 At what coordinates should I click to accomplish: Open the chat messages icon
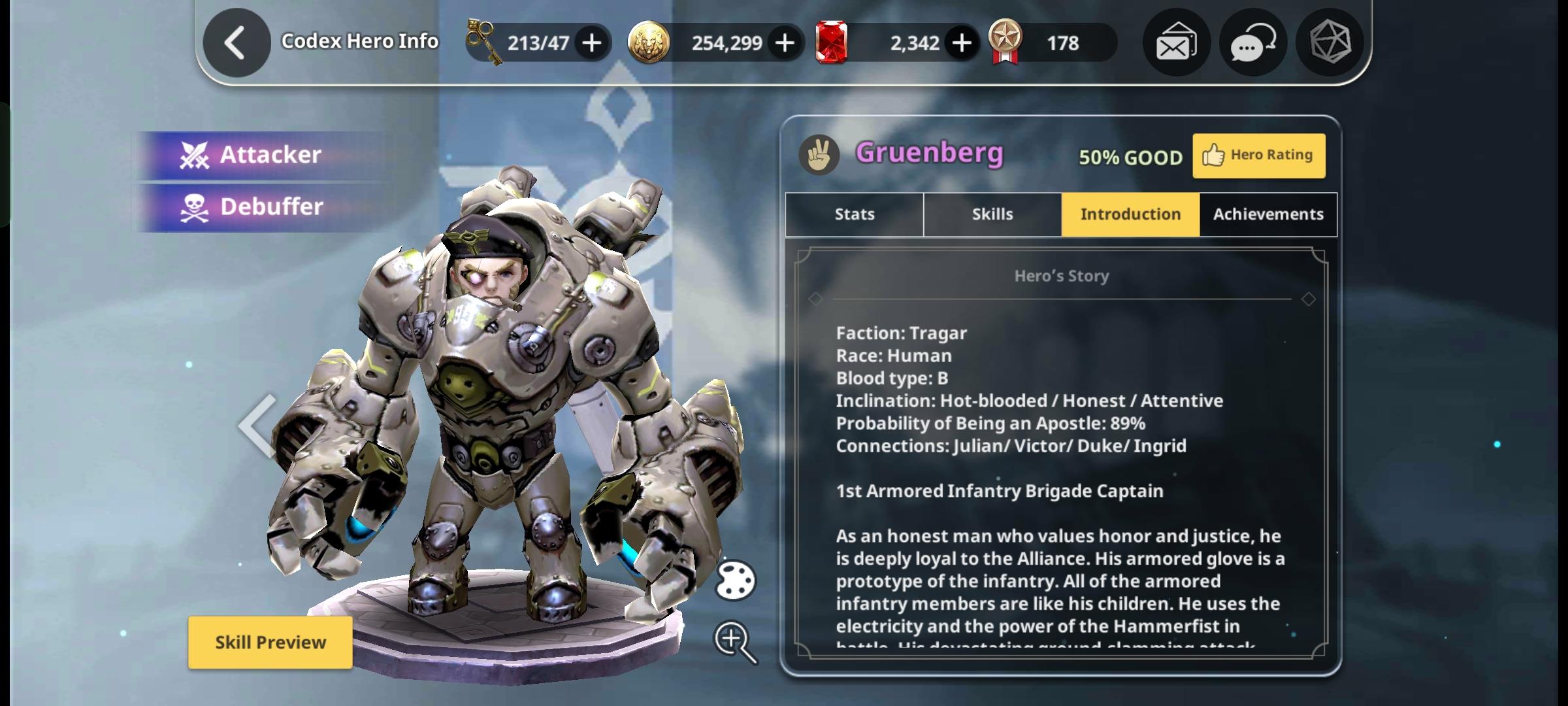1252,42
